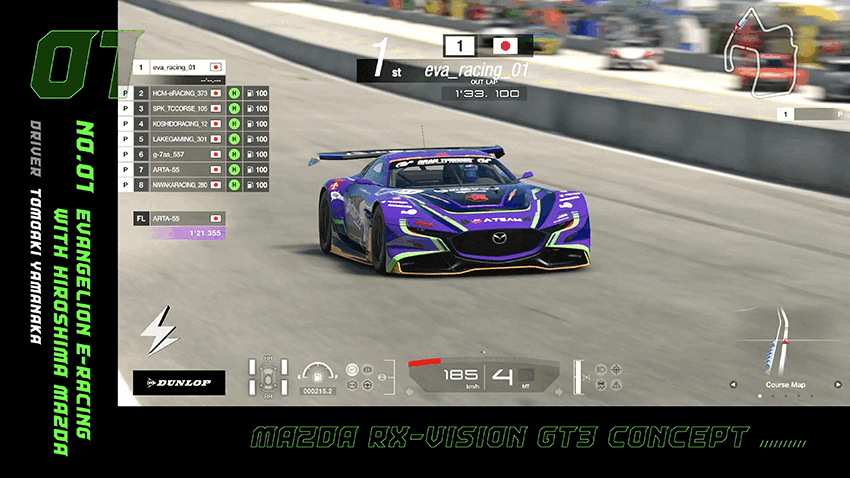Click the tyre wear car diagram
This screenshot has height=478, width=850.
tap(268, 376)
